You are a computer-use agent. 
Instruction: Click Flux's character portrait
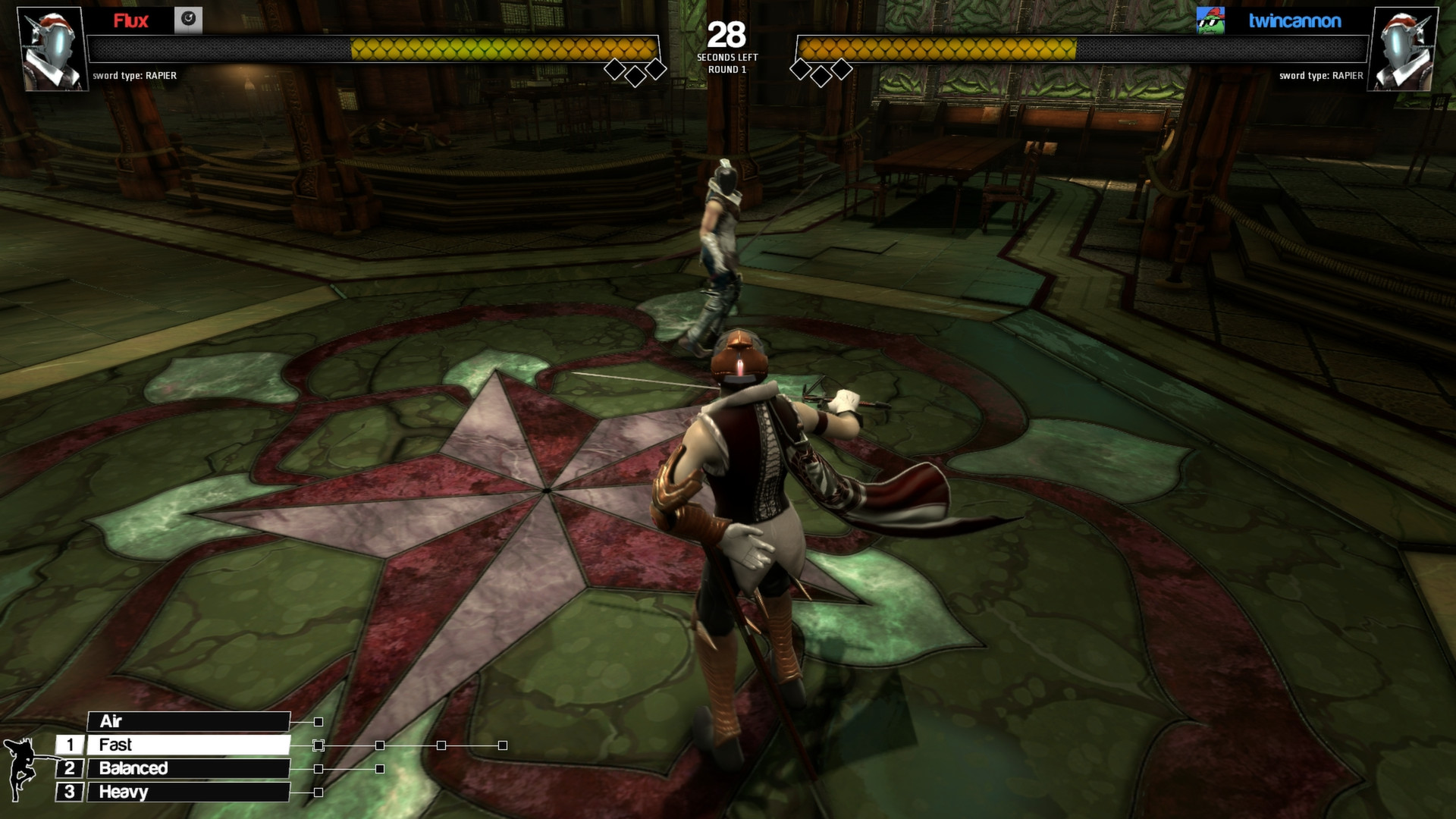[x=49, y=47]
